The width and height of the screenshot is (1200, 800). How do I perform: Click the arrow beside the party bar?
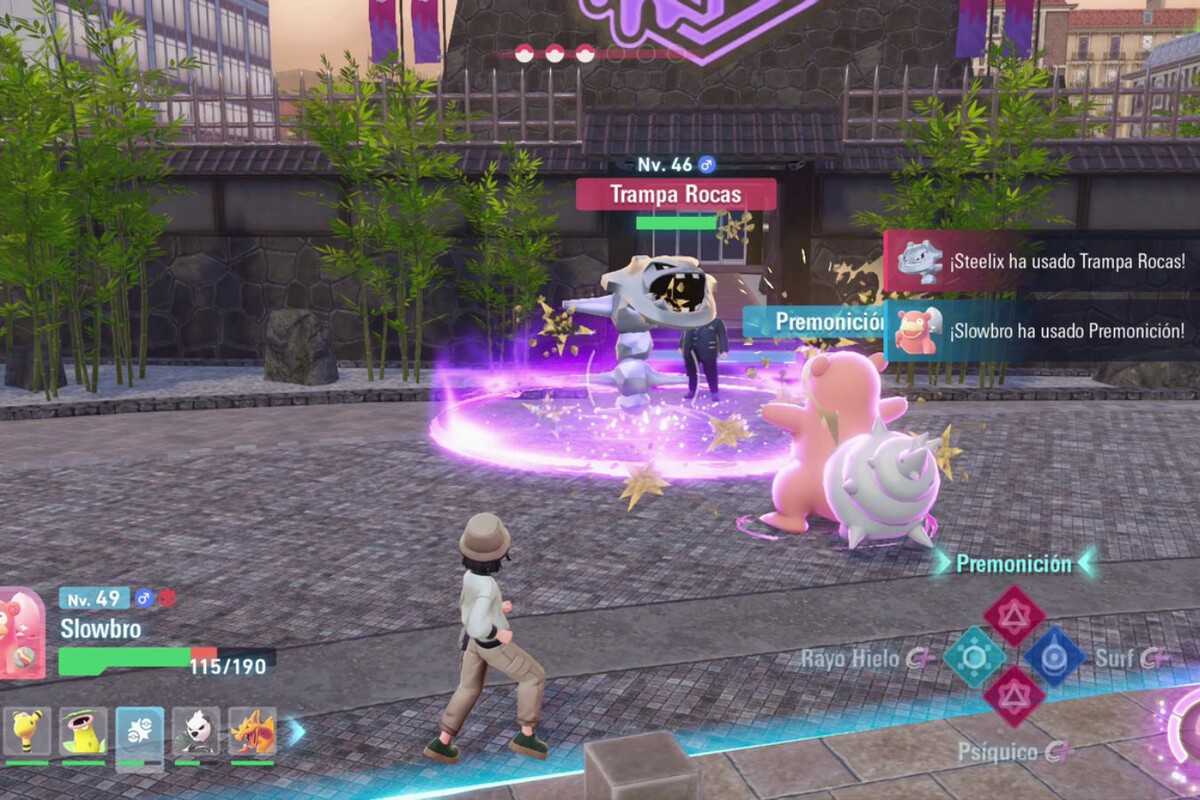click(296, 732)
